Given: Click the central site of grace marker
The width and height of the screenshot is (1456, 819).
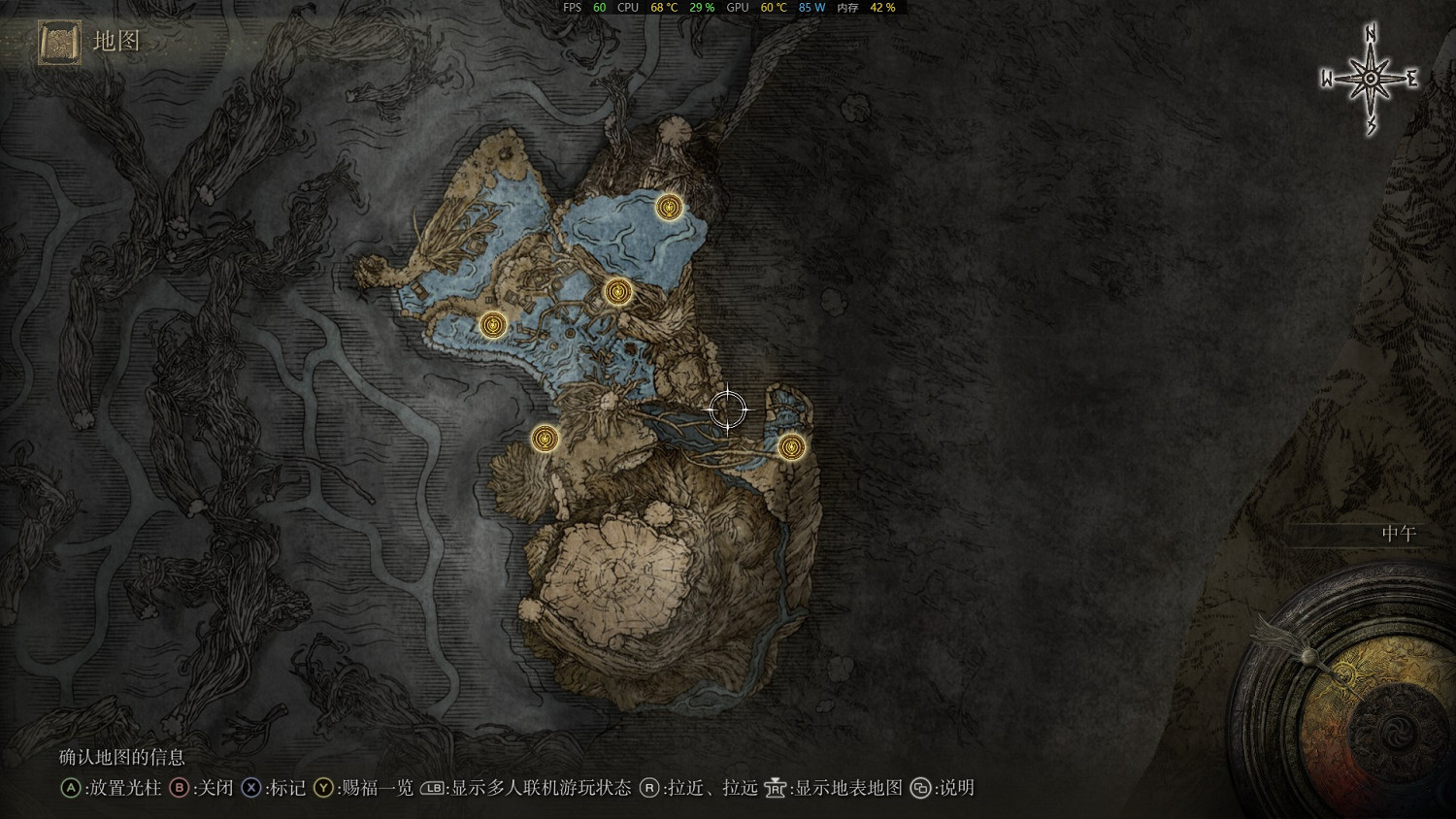Looking at the screenshot, I should coord(617,289).
